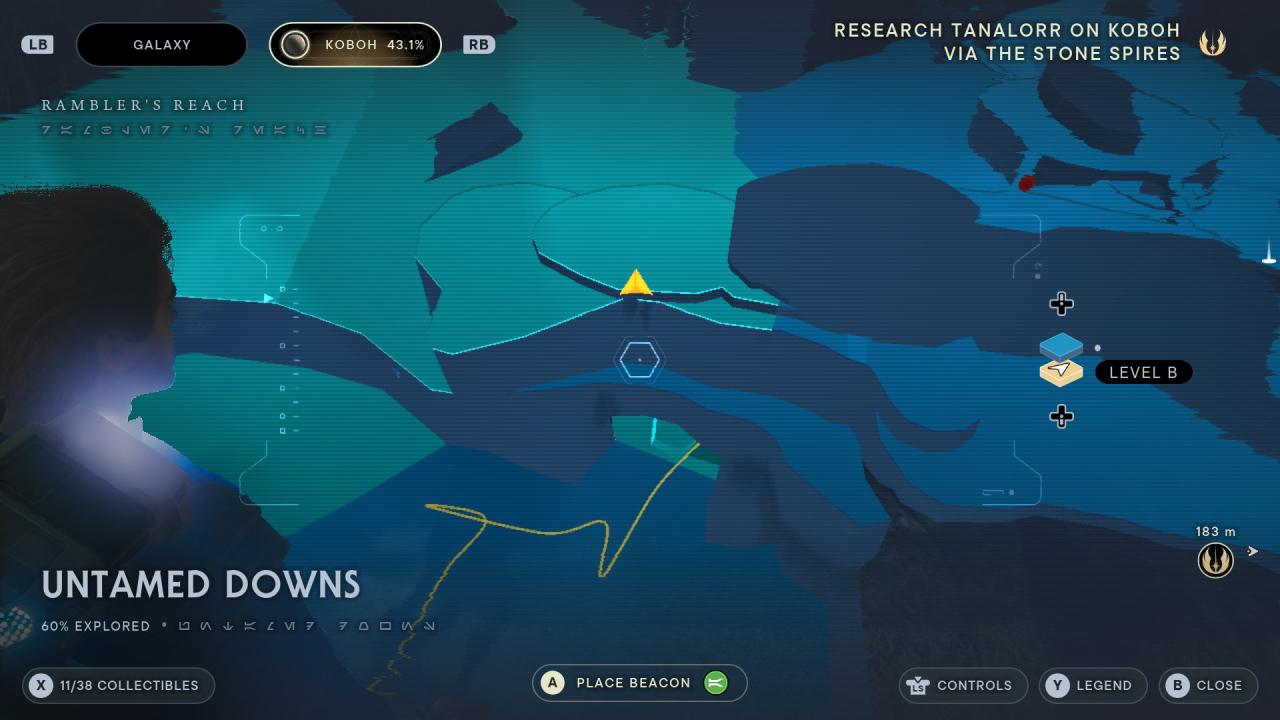Select the Koboh 43.1% planet tab
The image size is (1280, 720).
pos(355,45)
